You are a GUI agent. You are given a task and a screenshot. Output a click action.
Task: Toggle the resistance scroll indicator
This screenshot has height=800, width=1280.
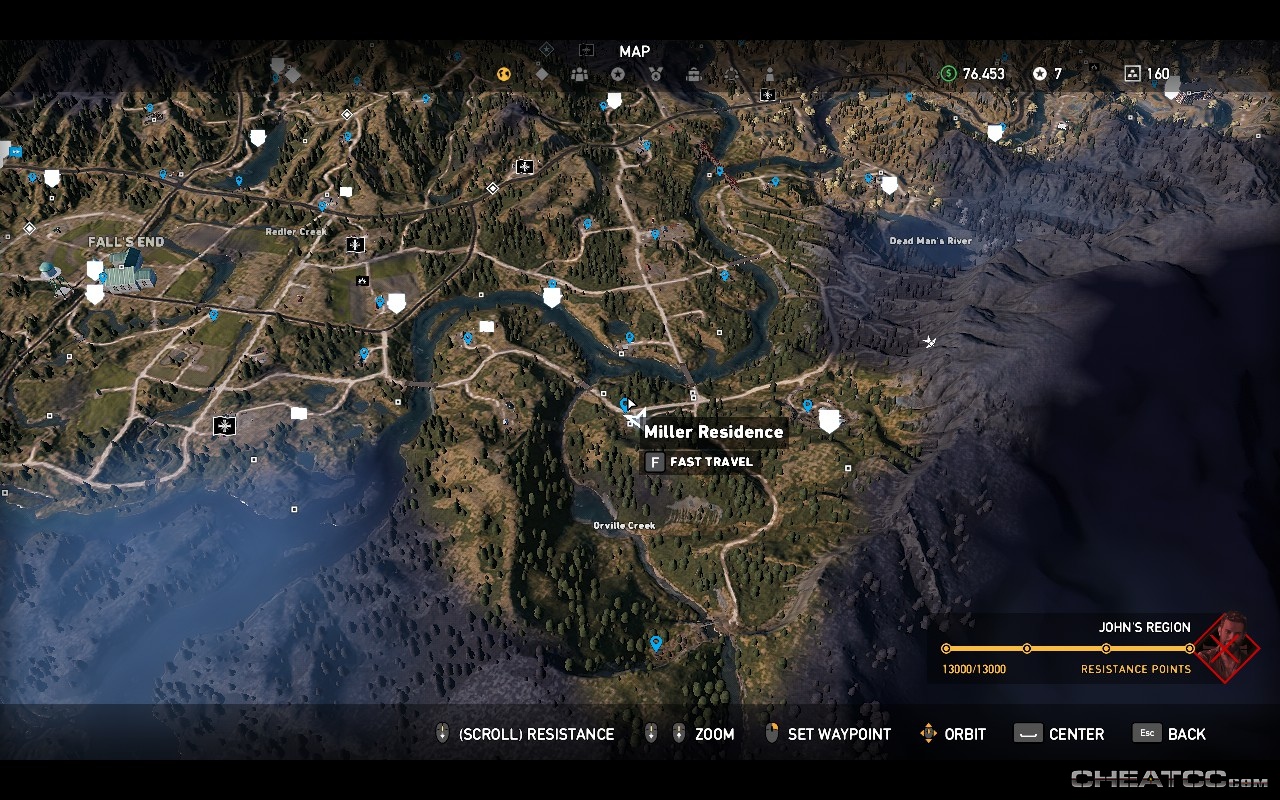441,733
